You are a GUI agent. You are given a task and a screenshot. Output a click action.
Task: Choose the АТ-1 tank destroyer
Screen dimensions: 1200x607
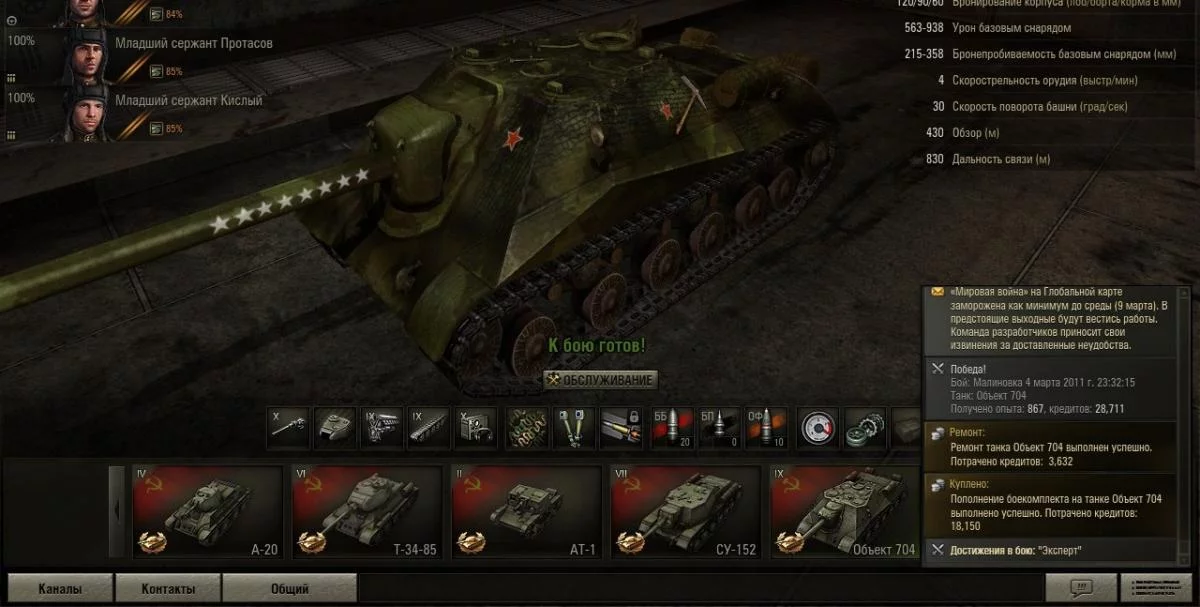(x=526, y=512)
